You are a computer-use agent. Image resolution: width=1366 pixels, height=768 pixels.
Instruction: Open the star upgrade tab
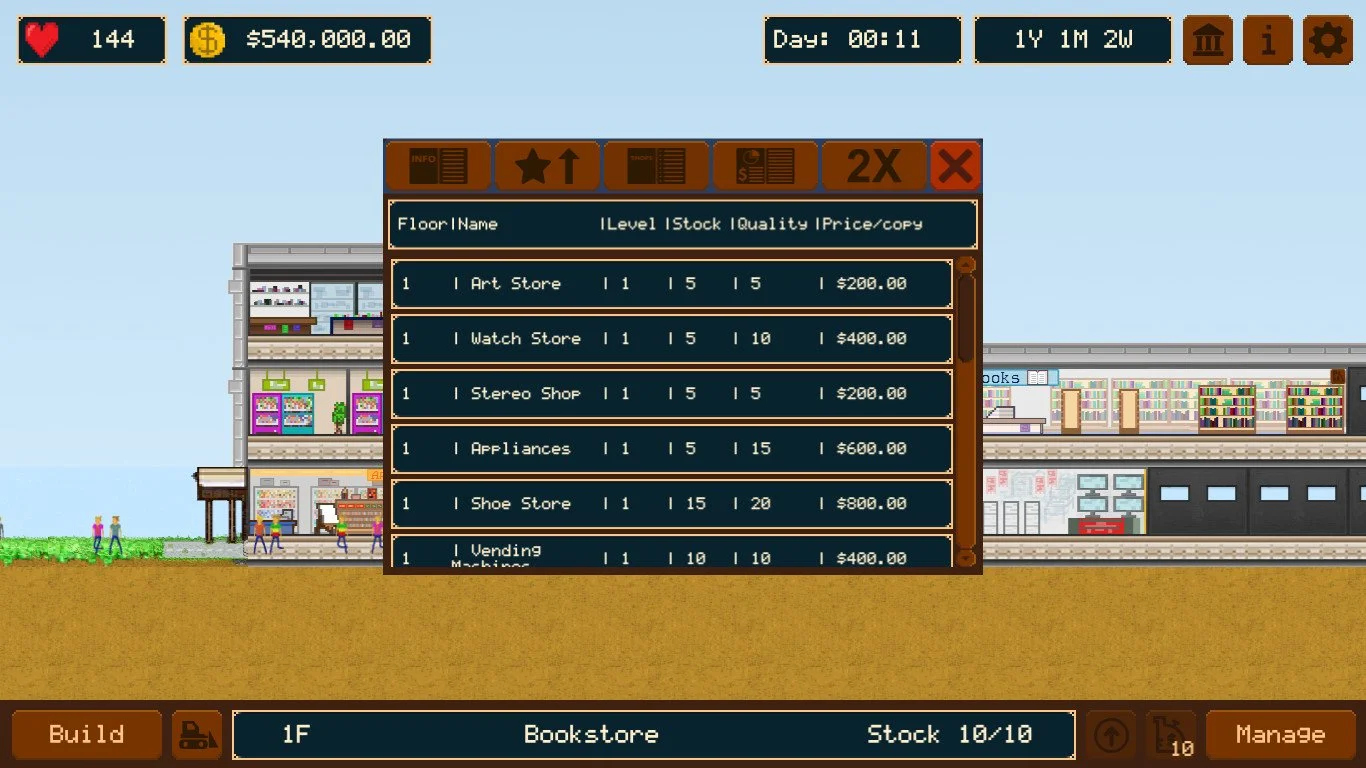(546, 165)
